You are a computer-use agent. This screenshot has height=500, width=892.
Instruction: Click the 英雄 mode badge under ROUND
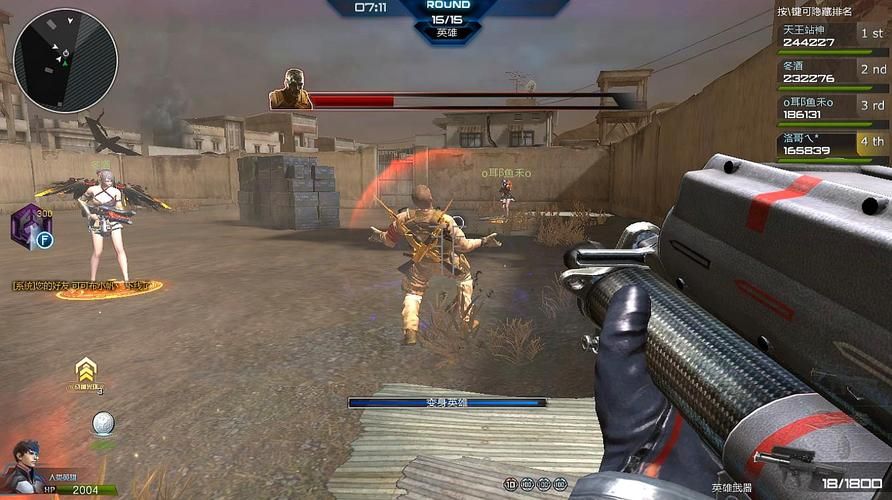(x=447, y=33)
